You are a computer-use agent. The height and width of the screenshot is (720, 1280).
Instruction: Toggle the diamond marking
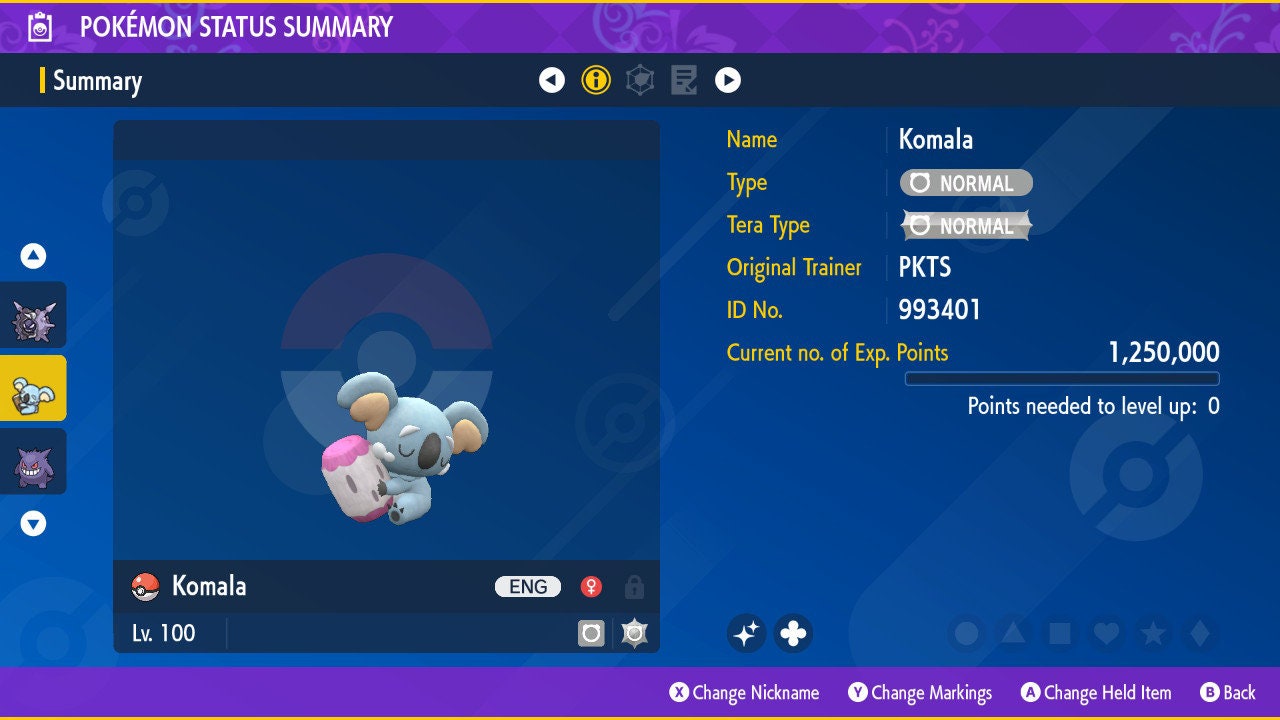[1198, 633]
